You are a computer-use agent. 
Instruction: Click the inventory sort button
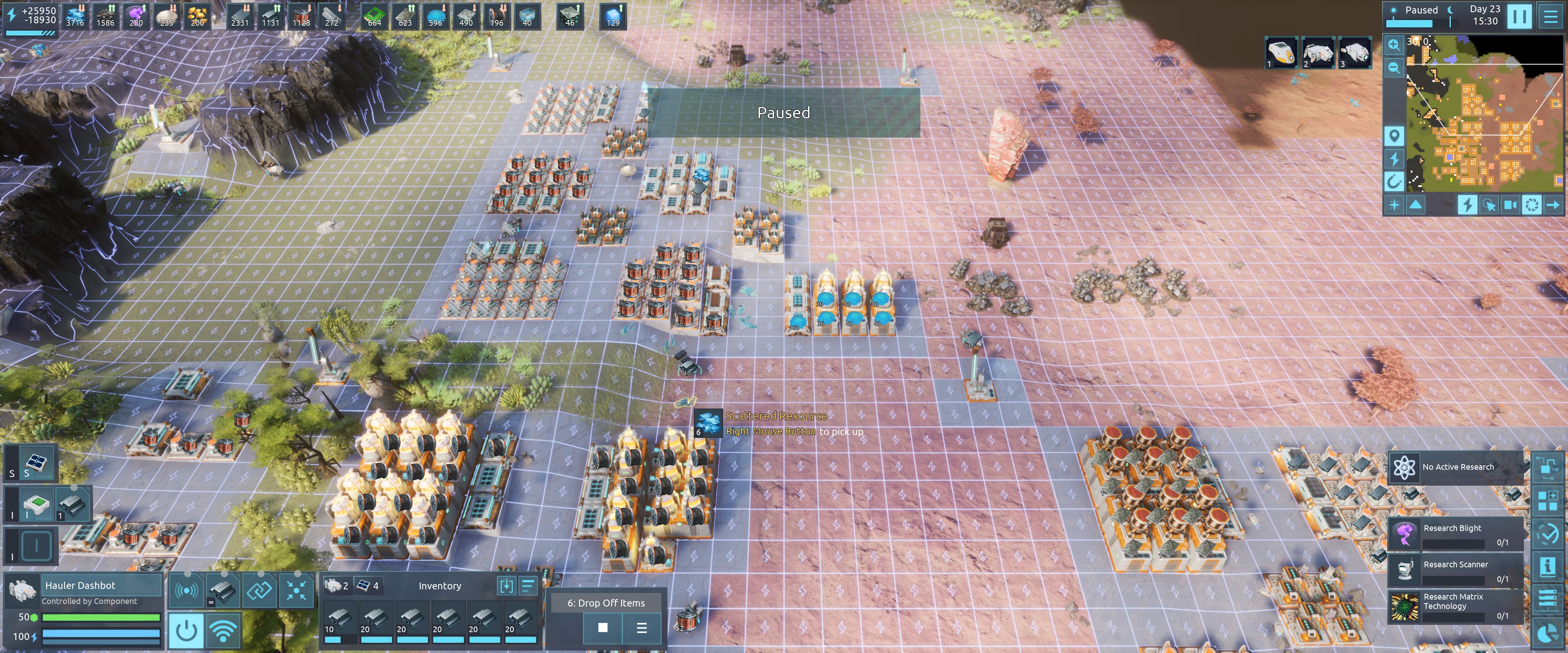click(x=528, y=585)
